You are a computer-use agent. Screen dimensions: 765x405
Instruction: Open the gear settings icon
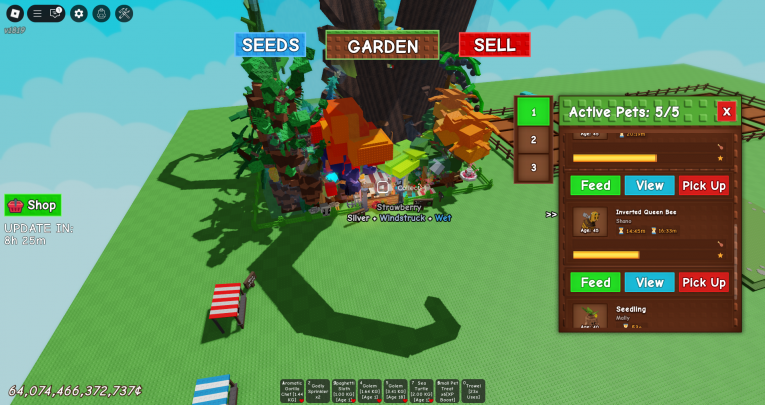[79, 13]
